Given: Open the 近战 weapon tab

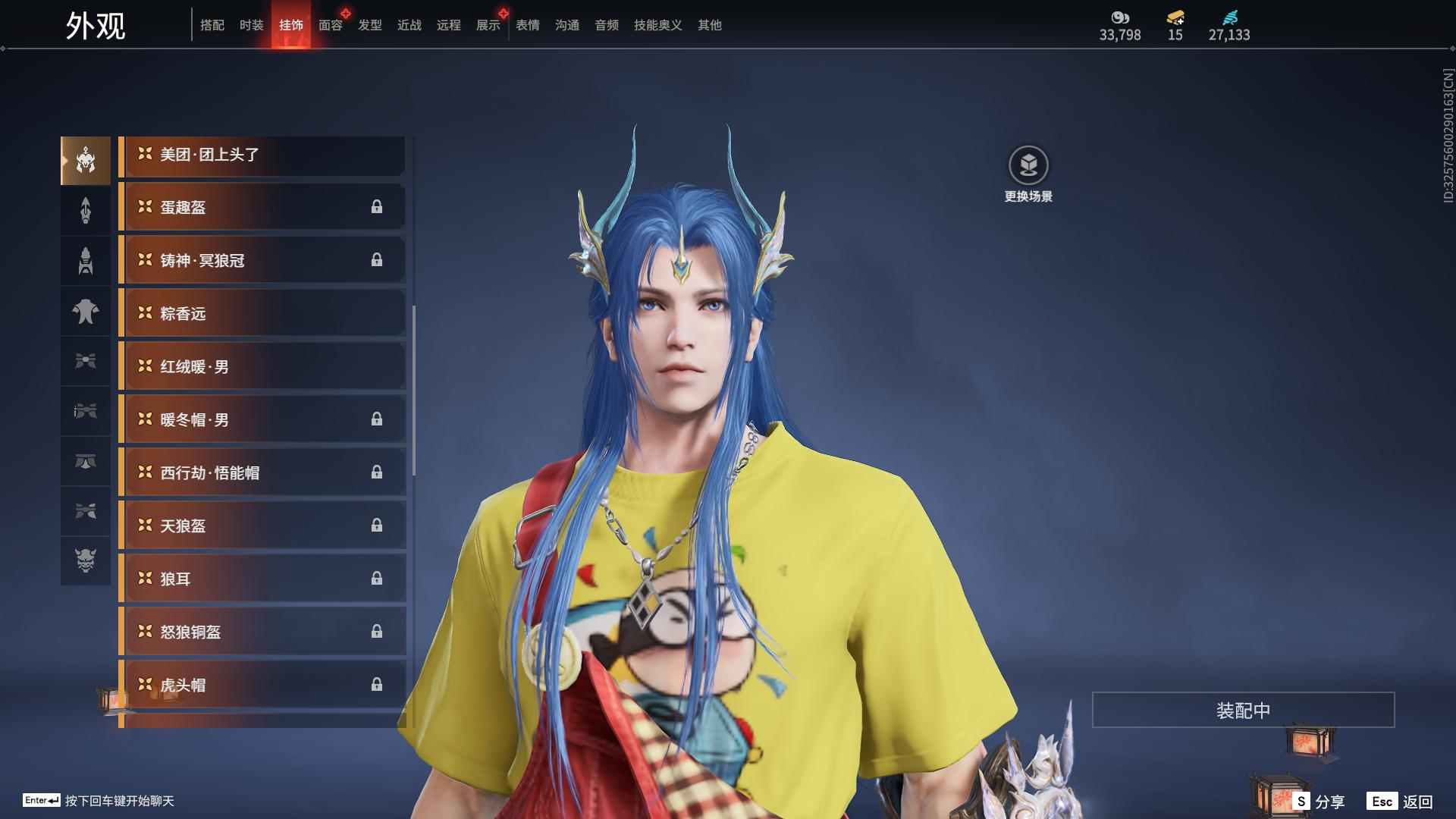Looking at the screenshot, I should pos(409,25).
